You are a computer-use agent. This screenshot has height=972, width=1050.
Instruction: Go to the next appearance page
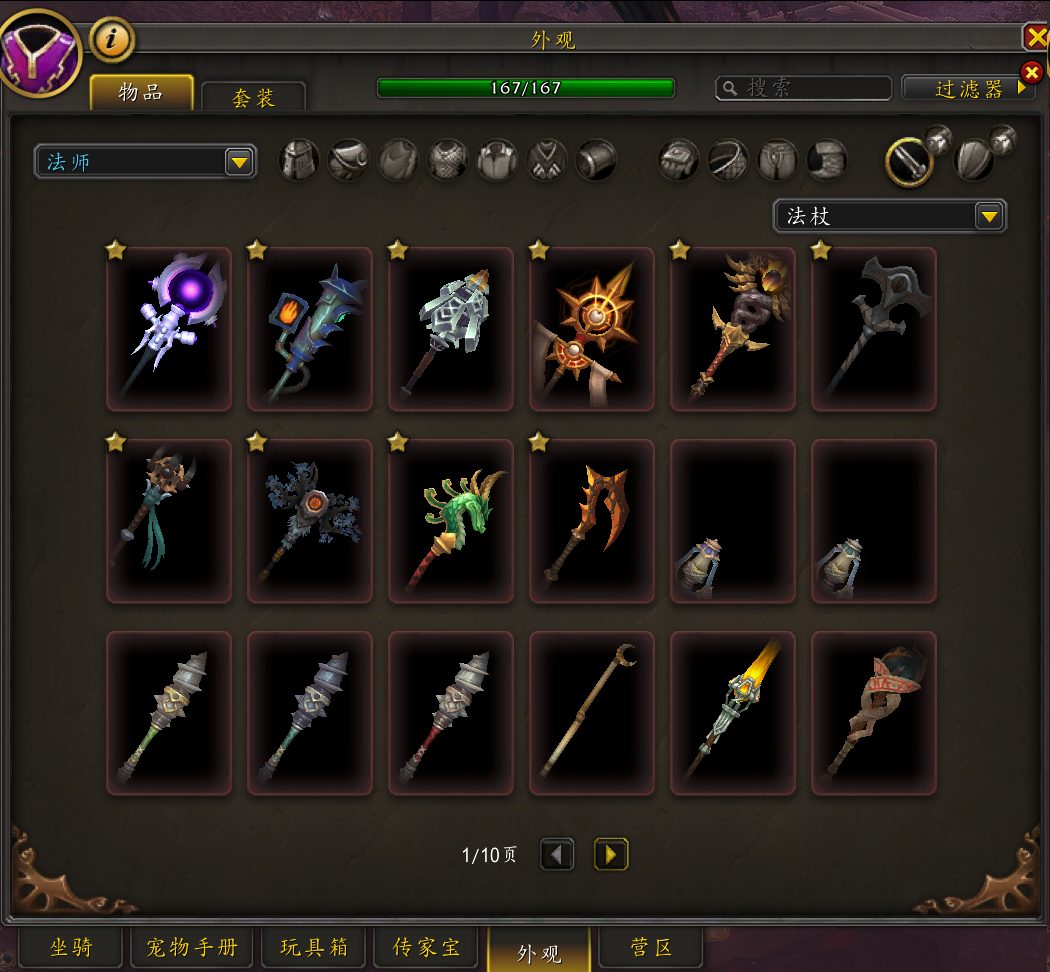[611, 854]
